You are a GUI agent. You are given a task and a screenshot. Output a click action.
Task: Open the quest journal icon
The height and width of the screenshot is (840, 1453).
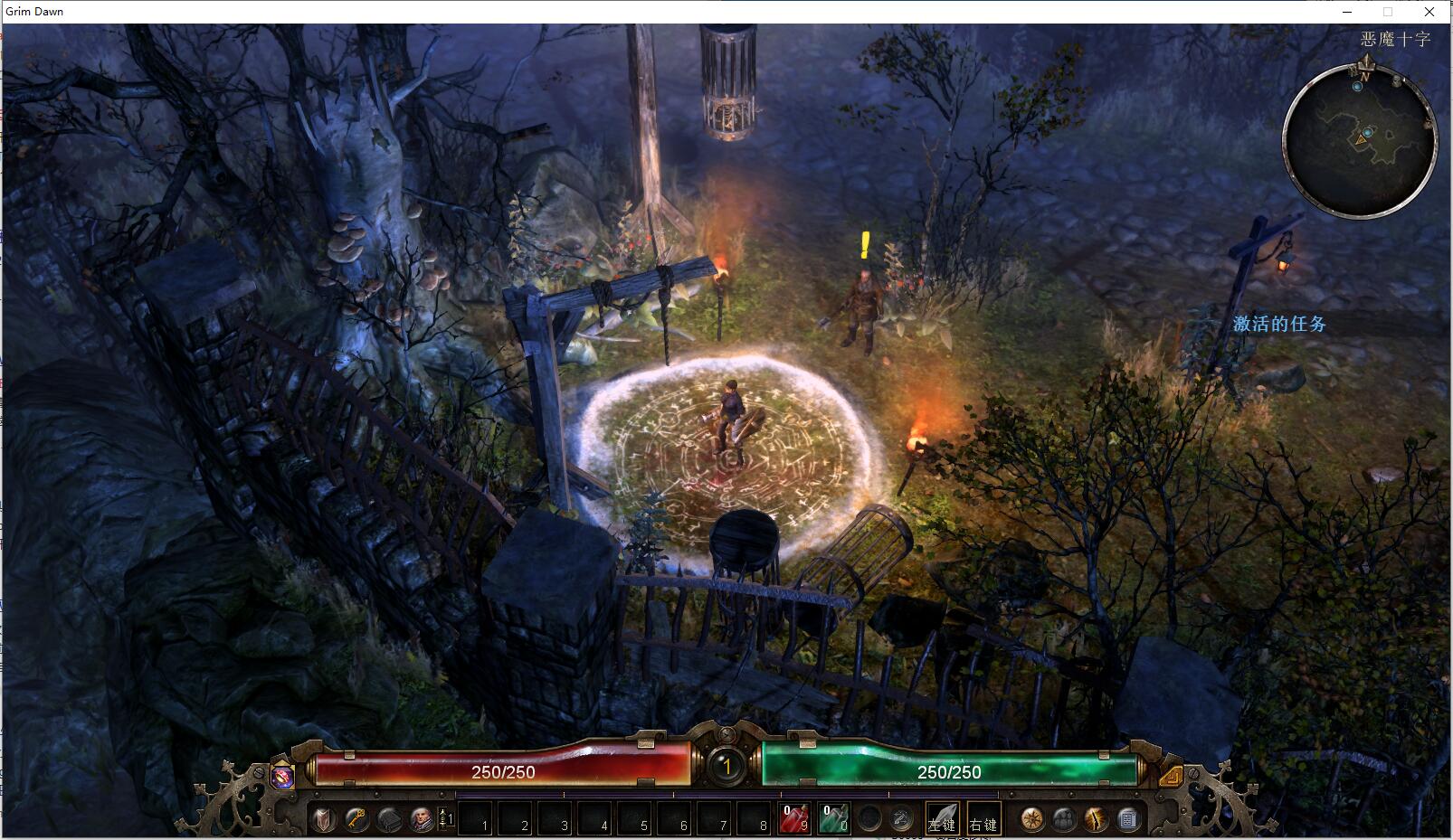click(x=1127, y=819)
